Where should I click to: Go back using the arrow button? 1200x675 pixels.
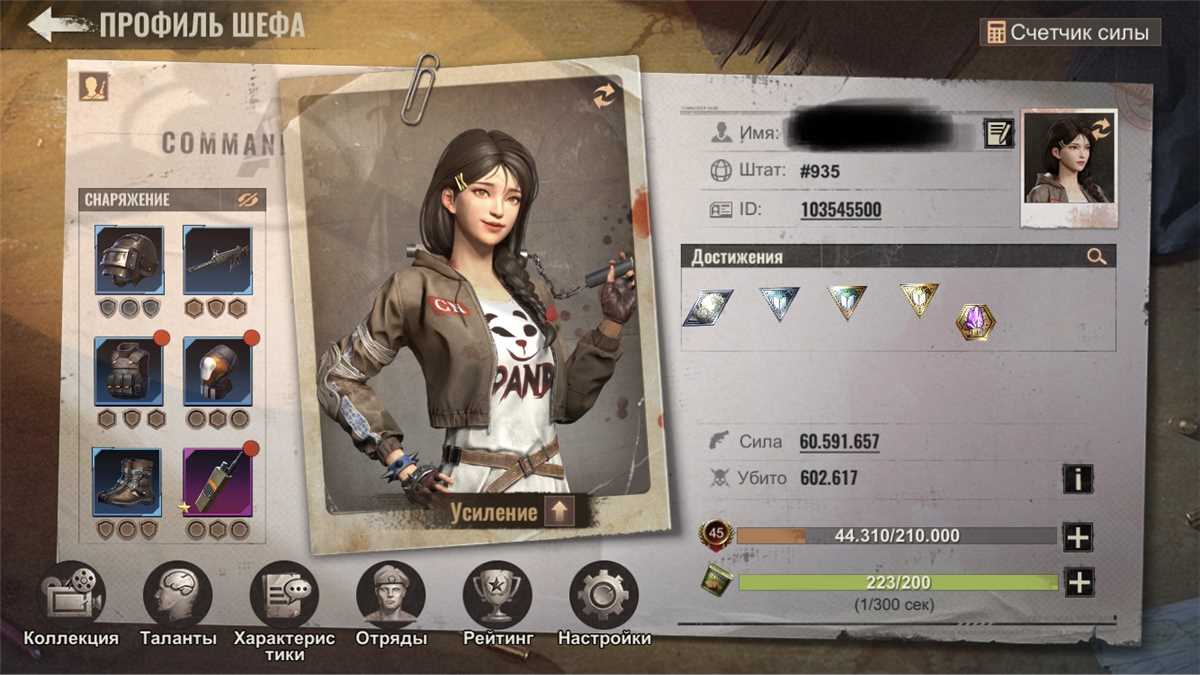(x=61, y=25)
